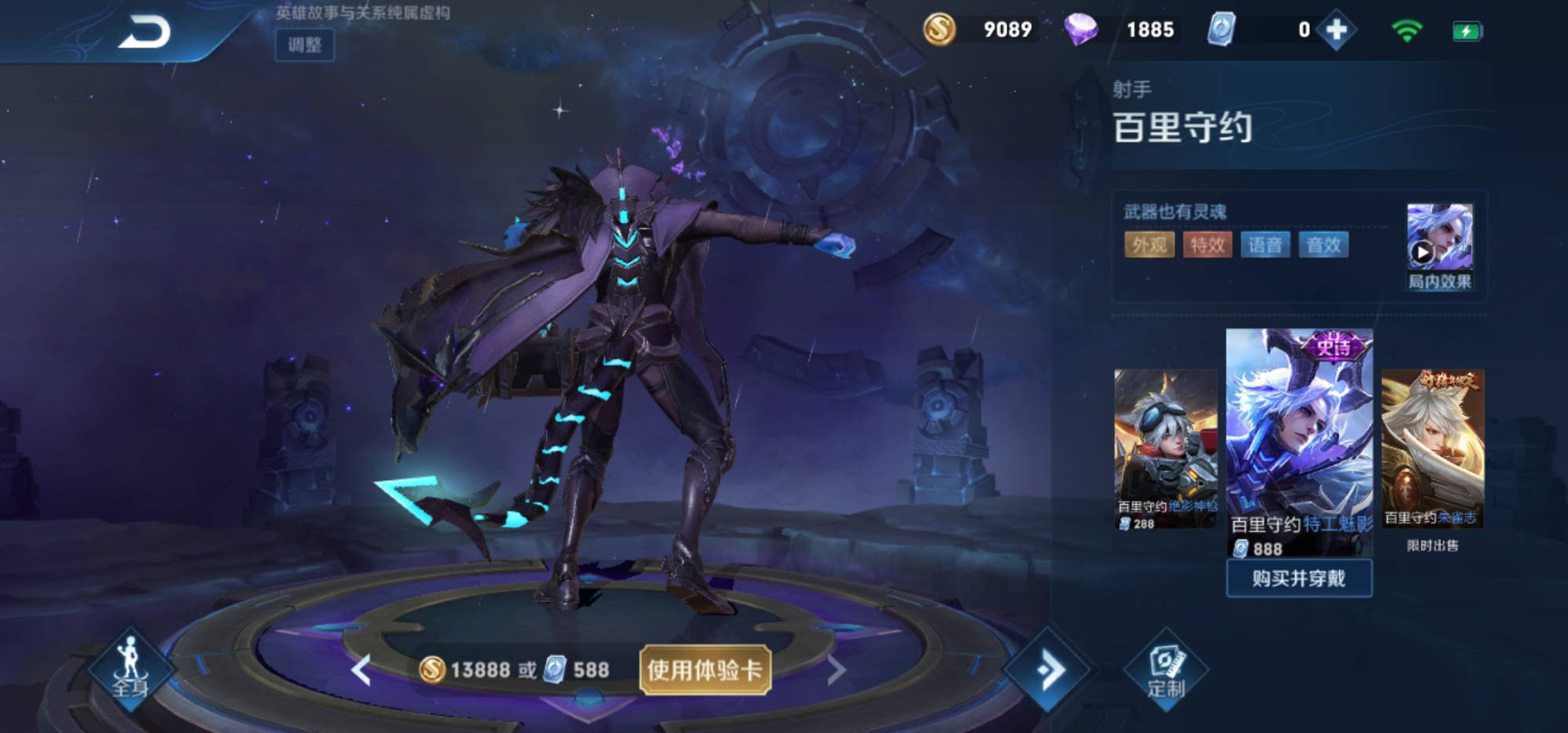Add skin vouchers with the plus button
Image resolution: width=1568 pixels, height=733 pixels.
coord(1336,31)
